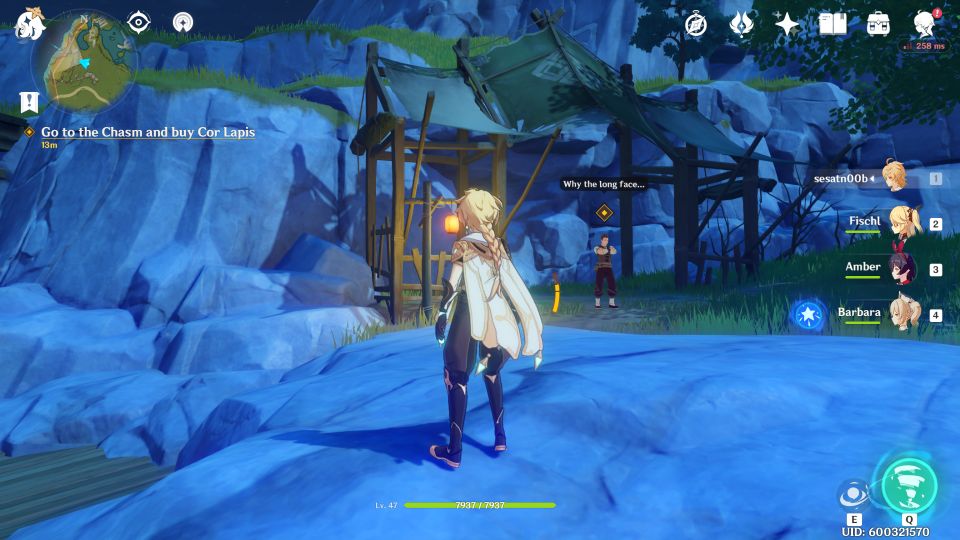Open the quest log banner icon
The image size is (960, 540).
click(x=29, y=101)
